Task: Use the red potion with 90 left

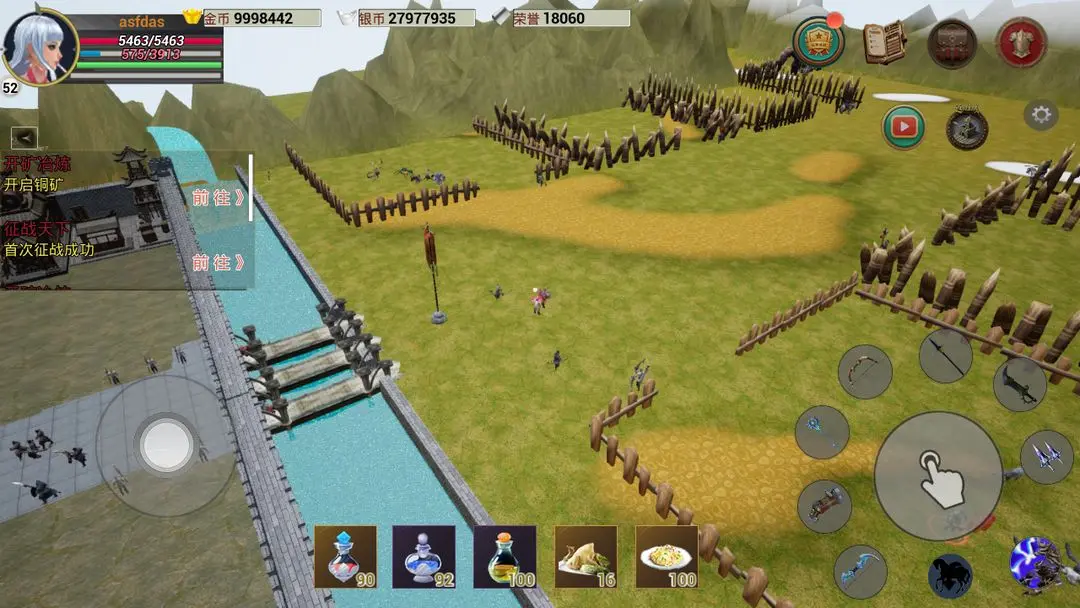Action: coord(345,556)
